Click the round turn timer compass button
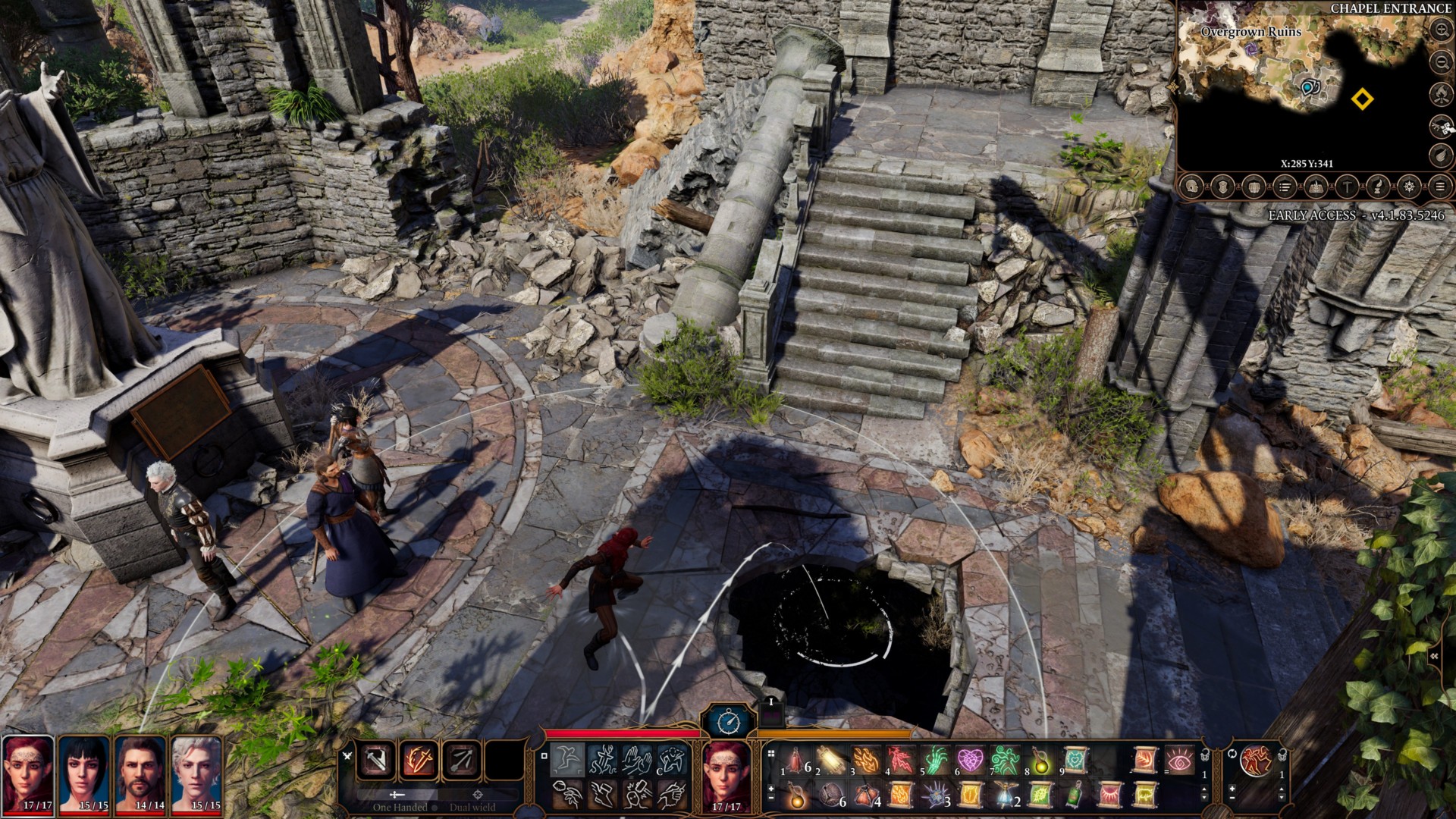1456x819 pixels. pyautogui.click(x=727, y=720)
